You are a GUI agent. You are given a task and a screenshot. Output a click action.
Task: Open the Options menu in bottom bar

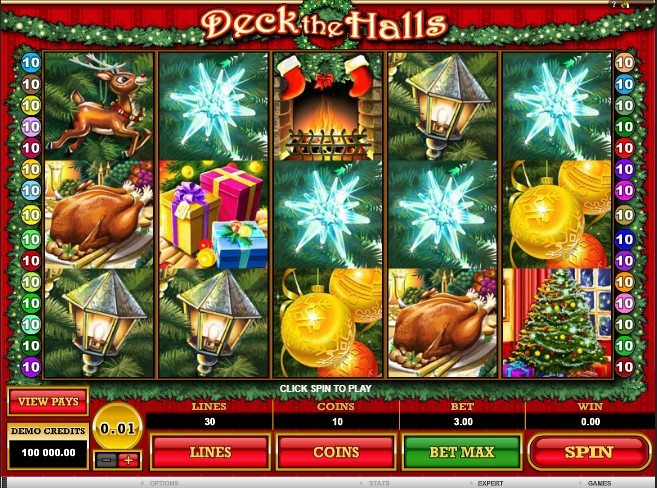[164, 482]
